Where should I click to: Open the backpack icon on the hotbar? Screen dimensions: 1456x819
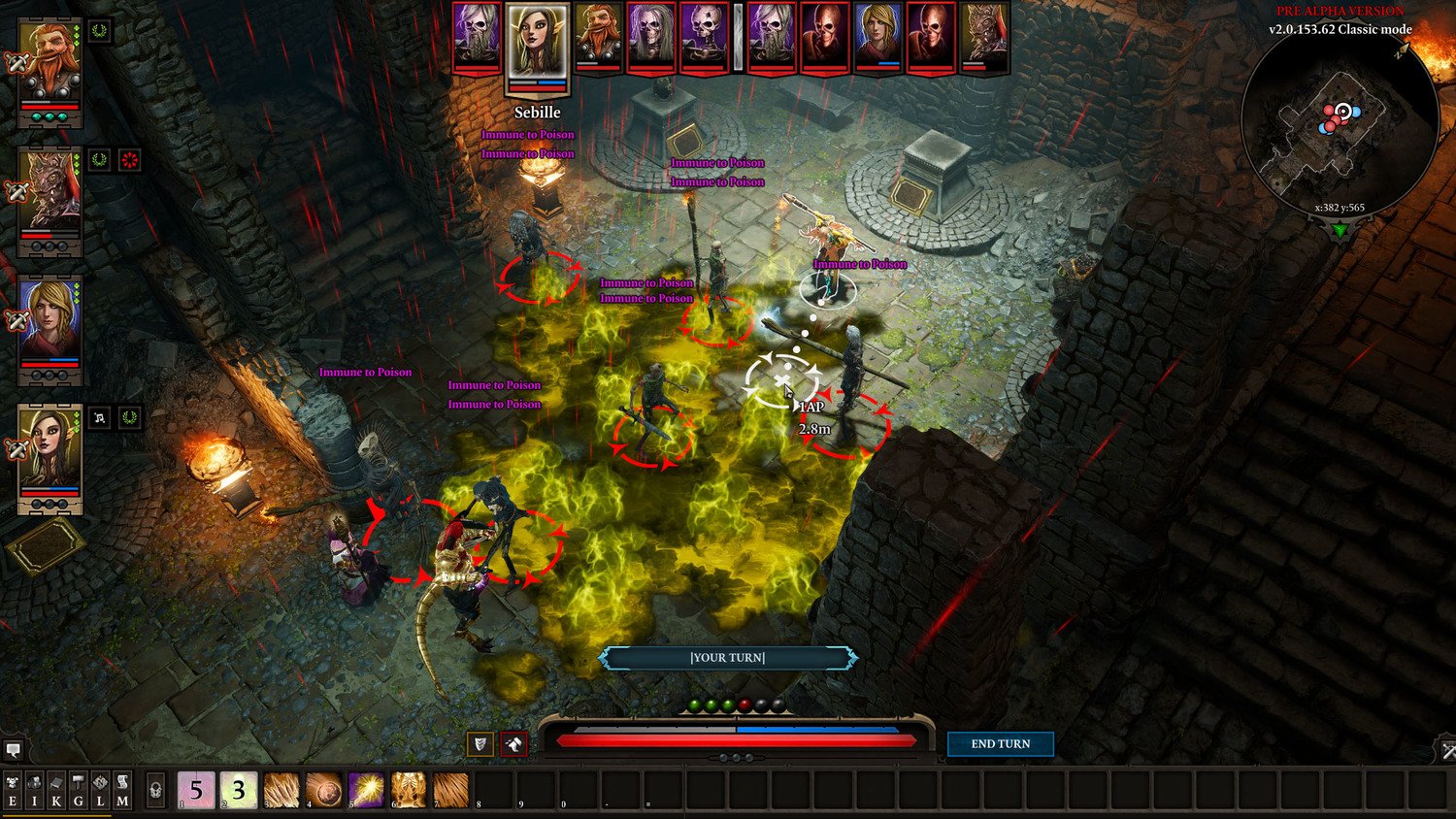click(x=155, y=788)
